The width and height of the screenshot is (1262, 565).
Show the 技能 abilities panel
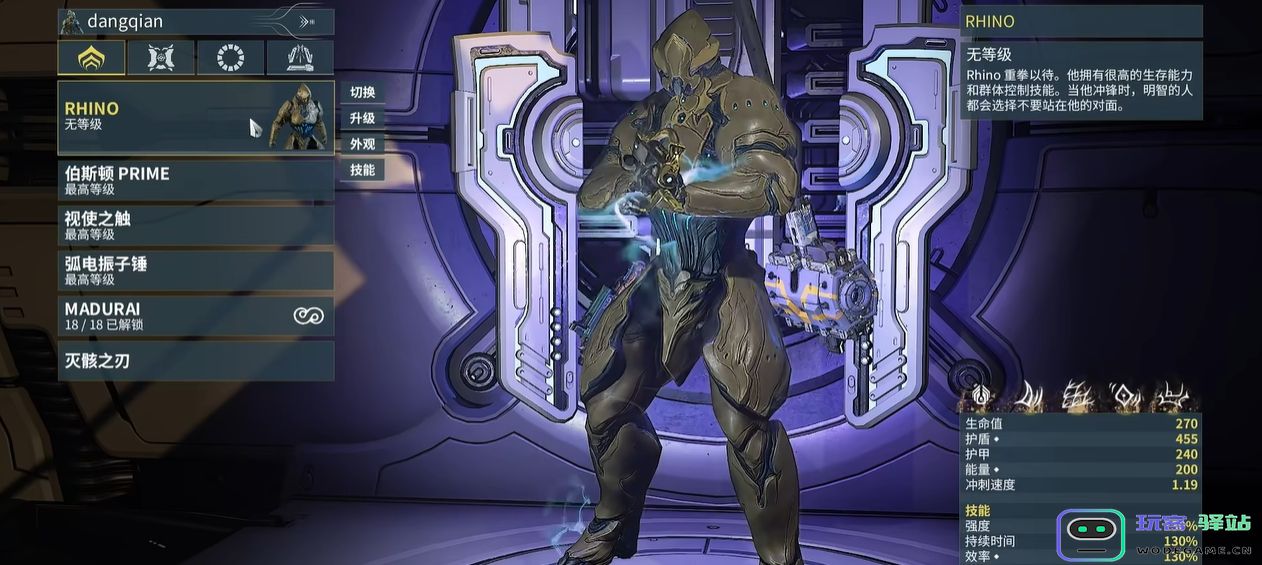point(362,170)
